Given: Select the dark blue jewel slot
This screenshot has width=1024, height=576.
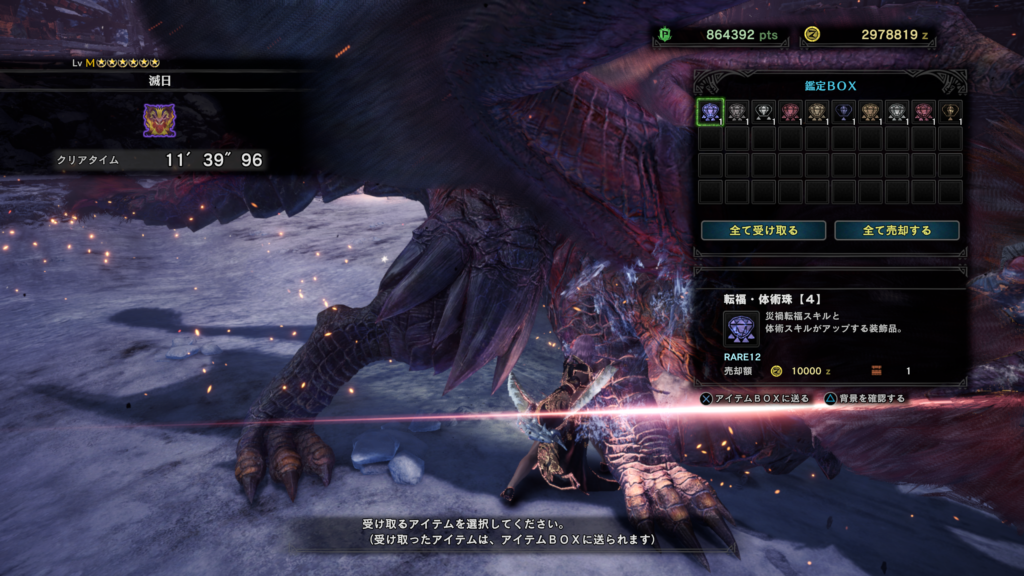Looking at the screenshot, I should [x=844, y=111].
